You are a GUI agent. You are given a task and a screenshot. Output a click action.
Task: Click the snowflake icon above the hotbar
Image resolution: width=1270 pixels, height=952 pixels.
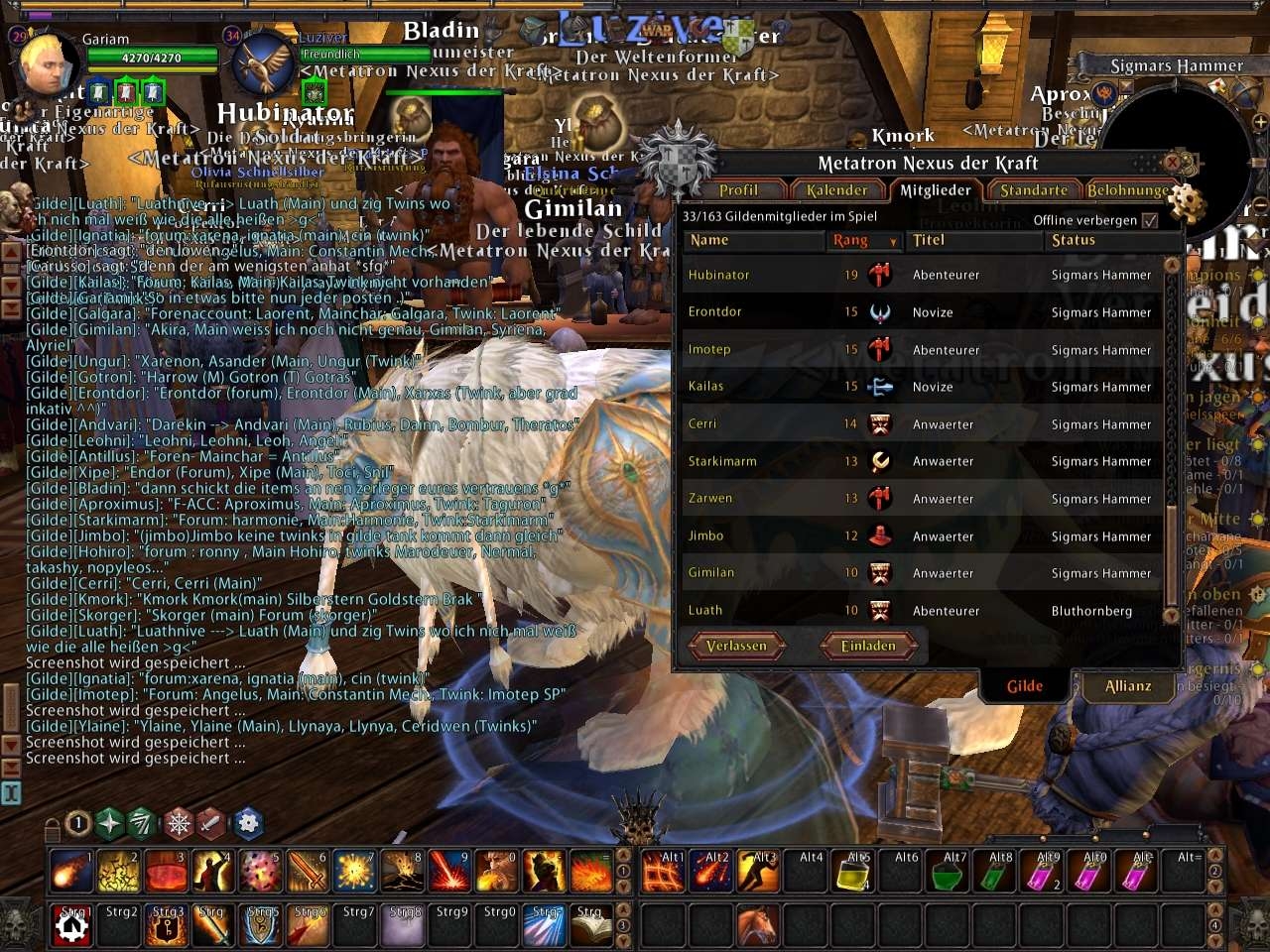pyautogui.click(x=178, y=823)
